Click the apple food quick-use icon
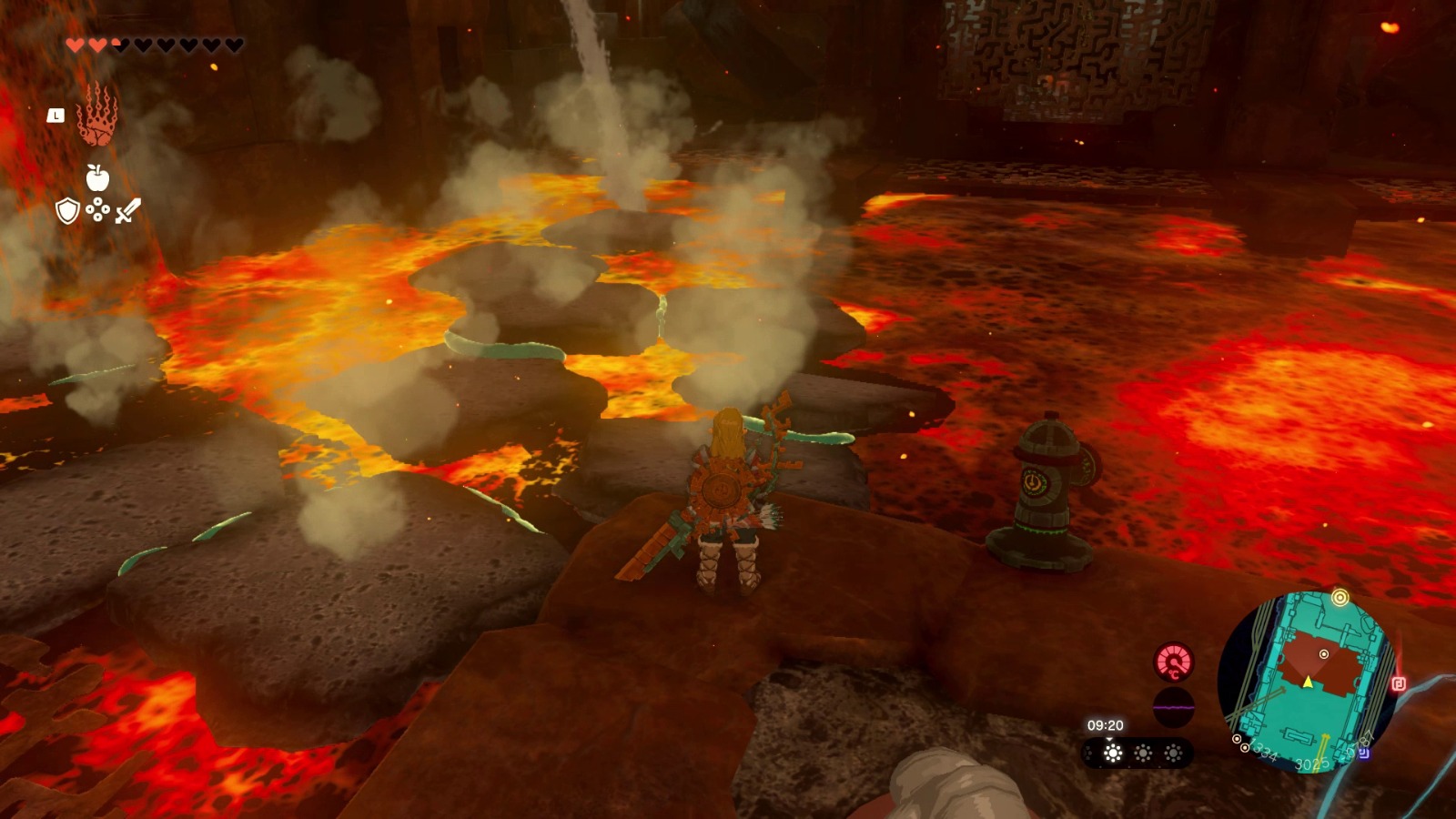 (x=98, y=177)
